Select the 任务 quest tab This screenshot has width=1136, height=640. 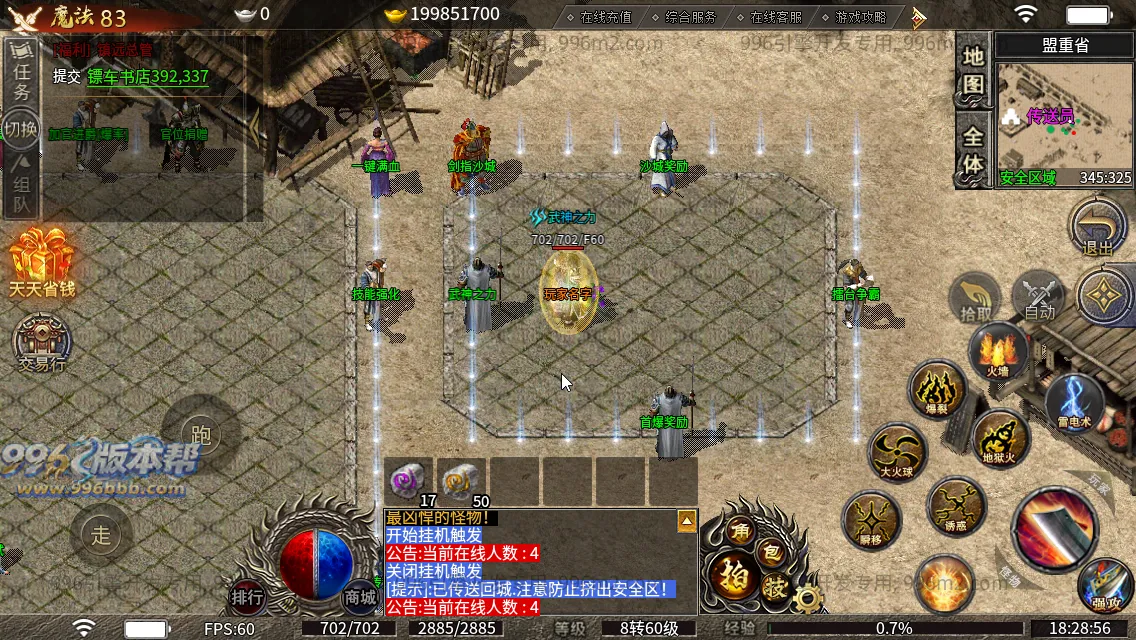coord(21,76)
